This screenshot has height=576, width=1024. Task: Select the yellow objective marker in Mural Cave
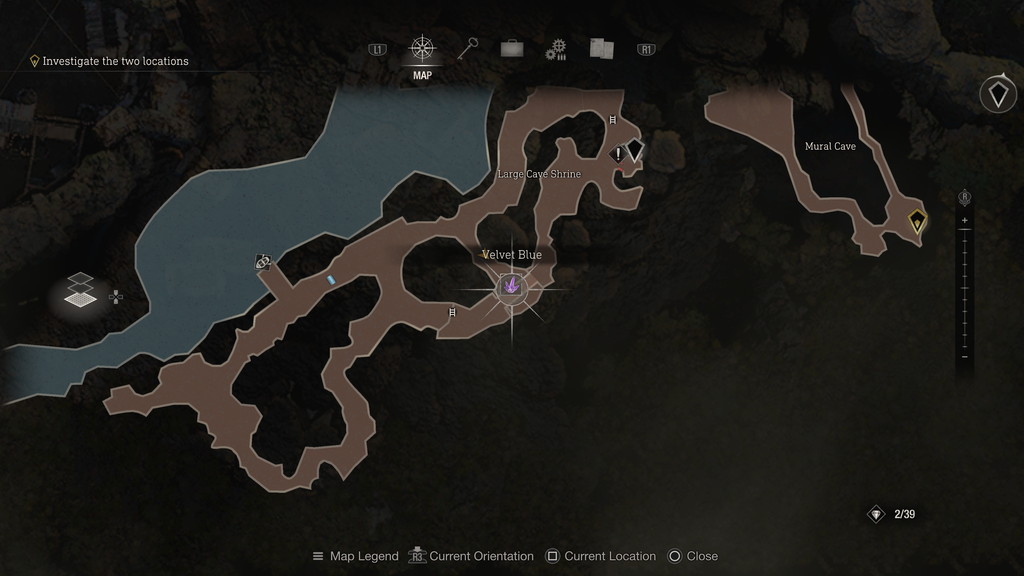click(x=917, y=221)
